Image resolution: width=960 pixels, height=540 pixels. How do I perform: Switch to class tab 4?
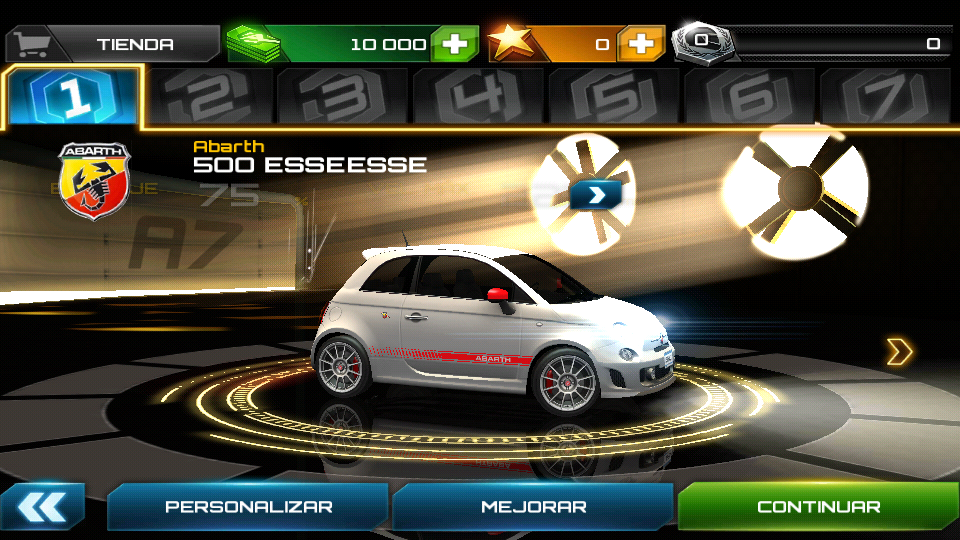point(478,98)
